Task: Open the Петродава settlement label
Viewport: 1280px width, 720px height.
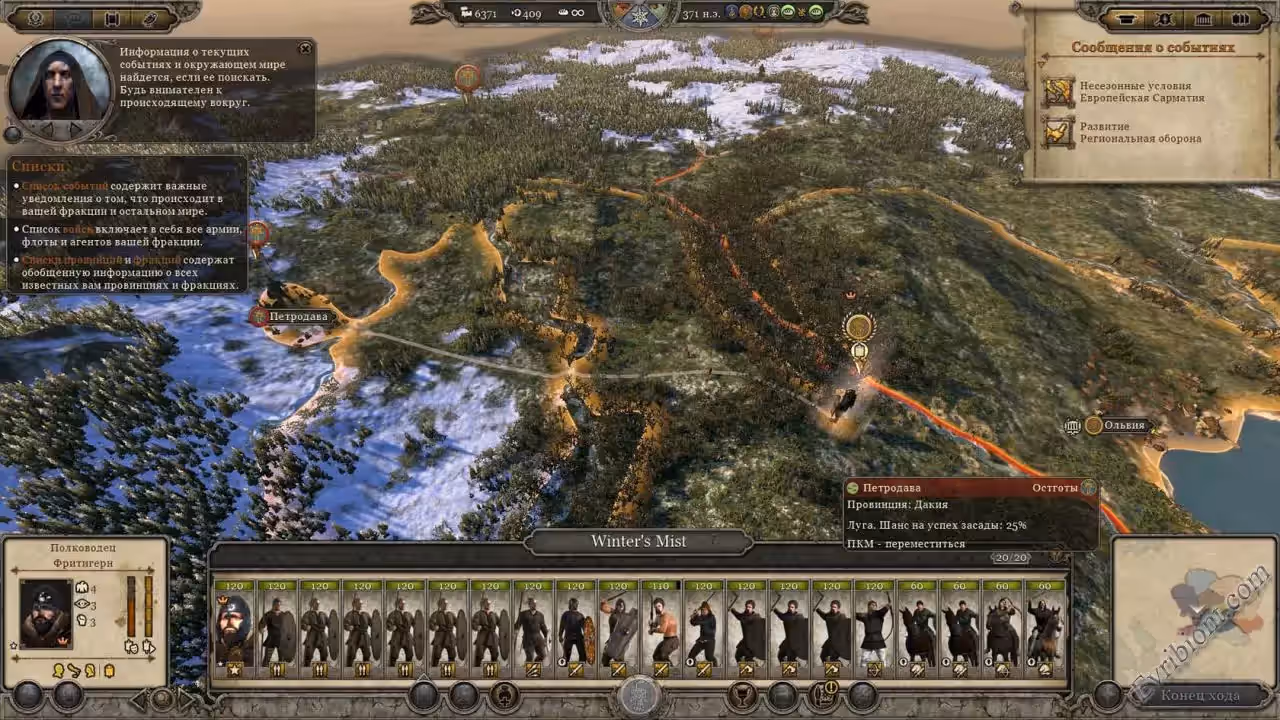Action: (x=298, y=317)
